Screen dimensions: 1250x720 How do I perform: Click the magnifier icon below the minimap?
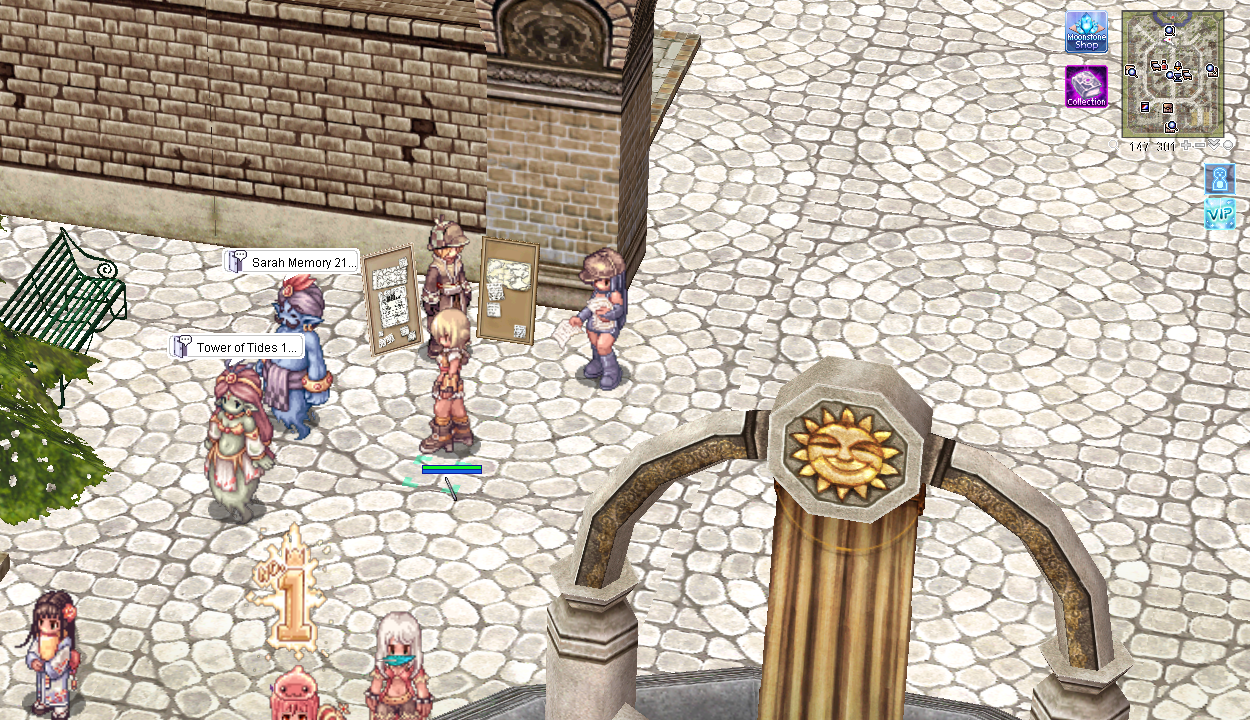pos(1115,146)
